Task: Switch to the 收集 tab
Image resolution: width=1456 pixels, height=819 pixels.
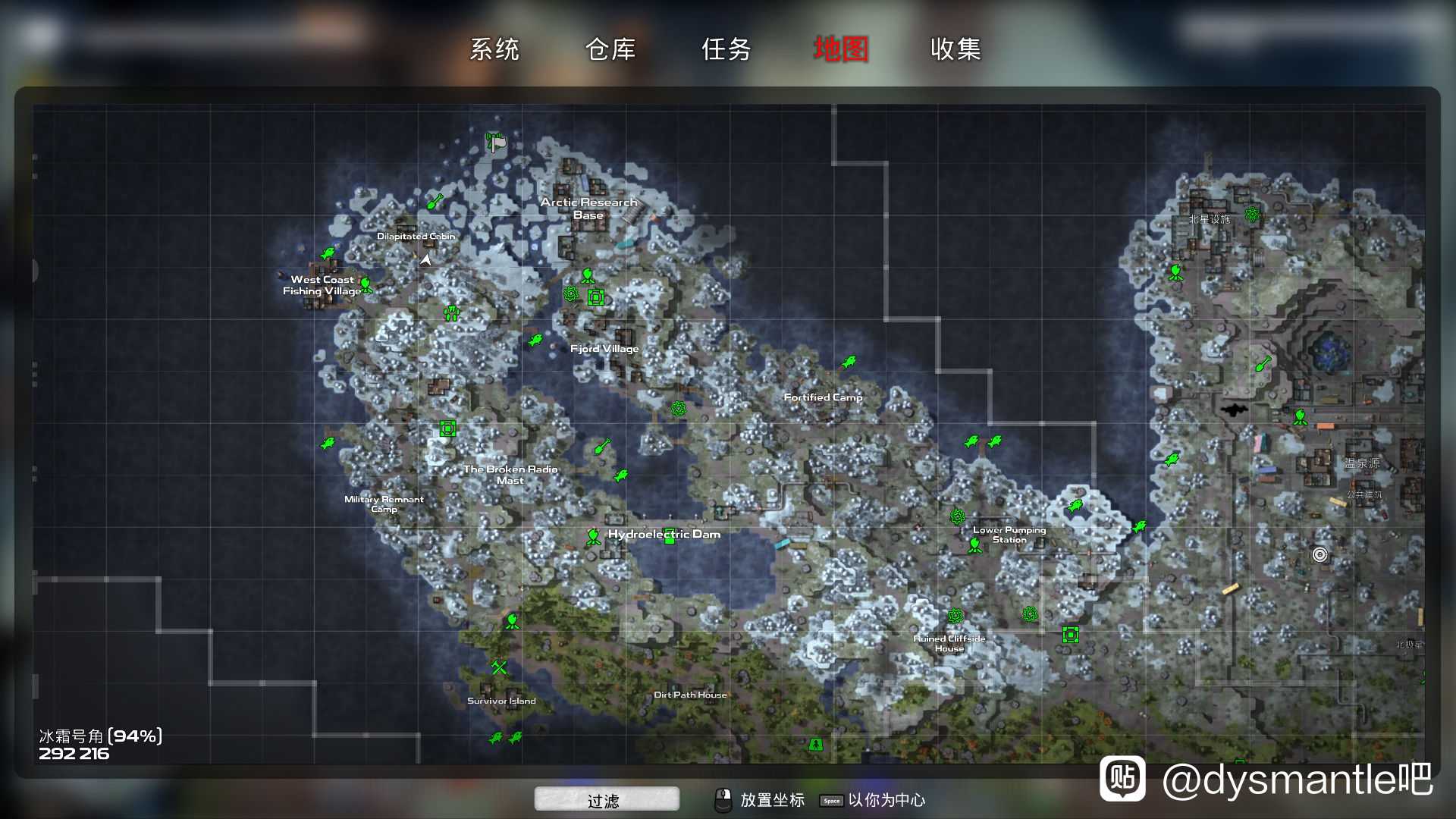Action: point(955,49)
